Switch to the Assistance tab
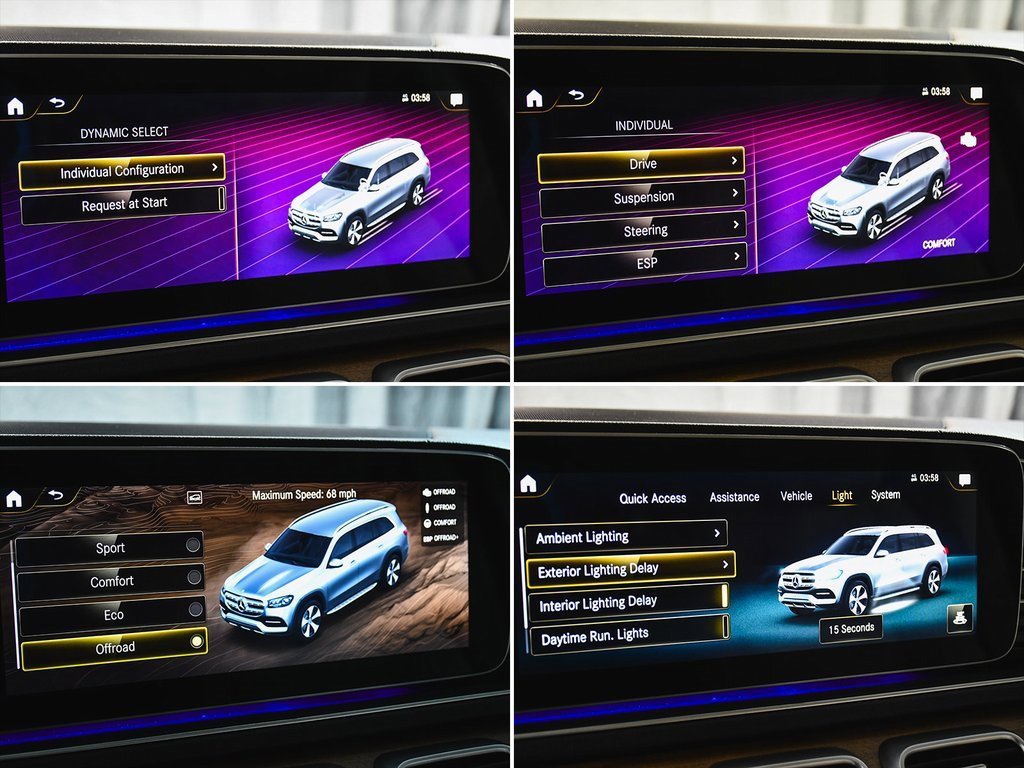 734,497
